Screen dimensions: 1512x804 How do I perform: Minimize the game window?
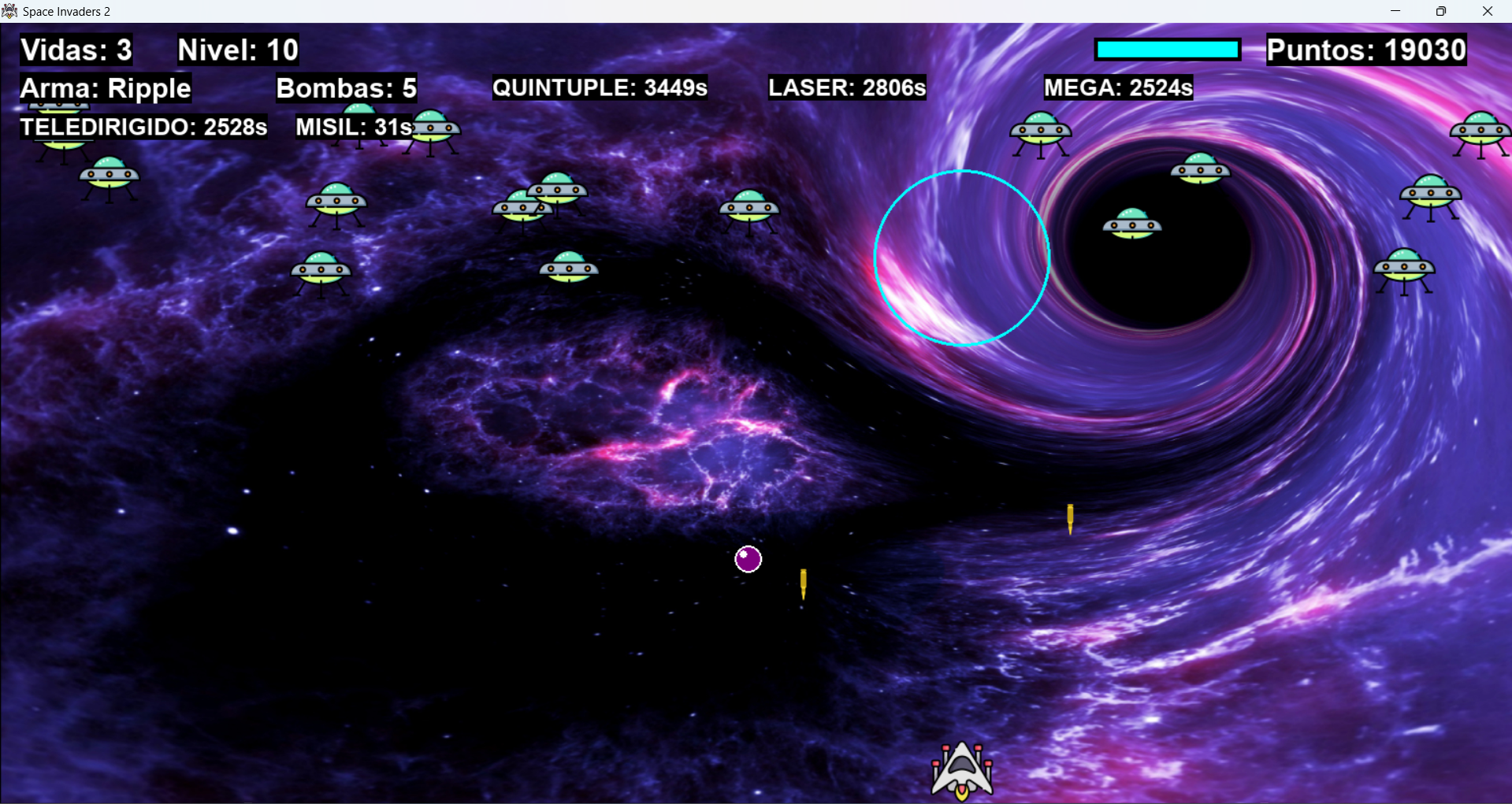1395,11
